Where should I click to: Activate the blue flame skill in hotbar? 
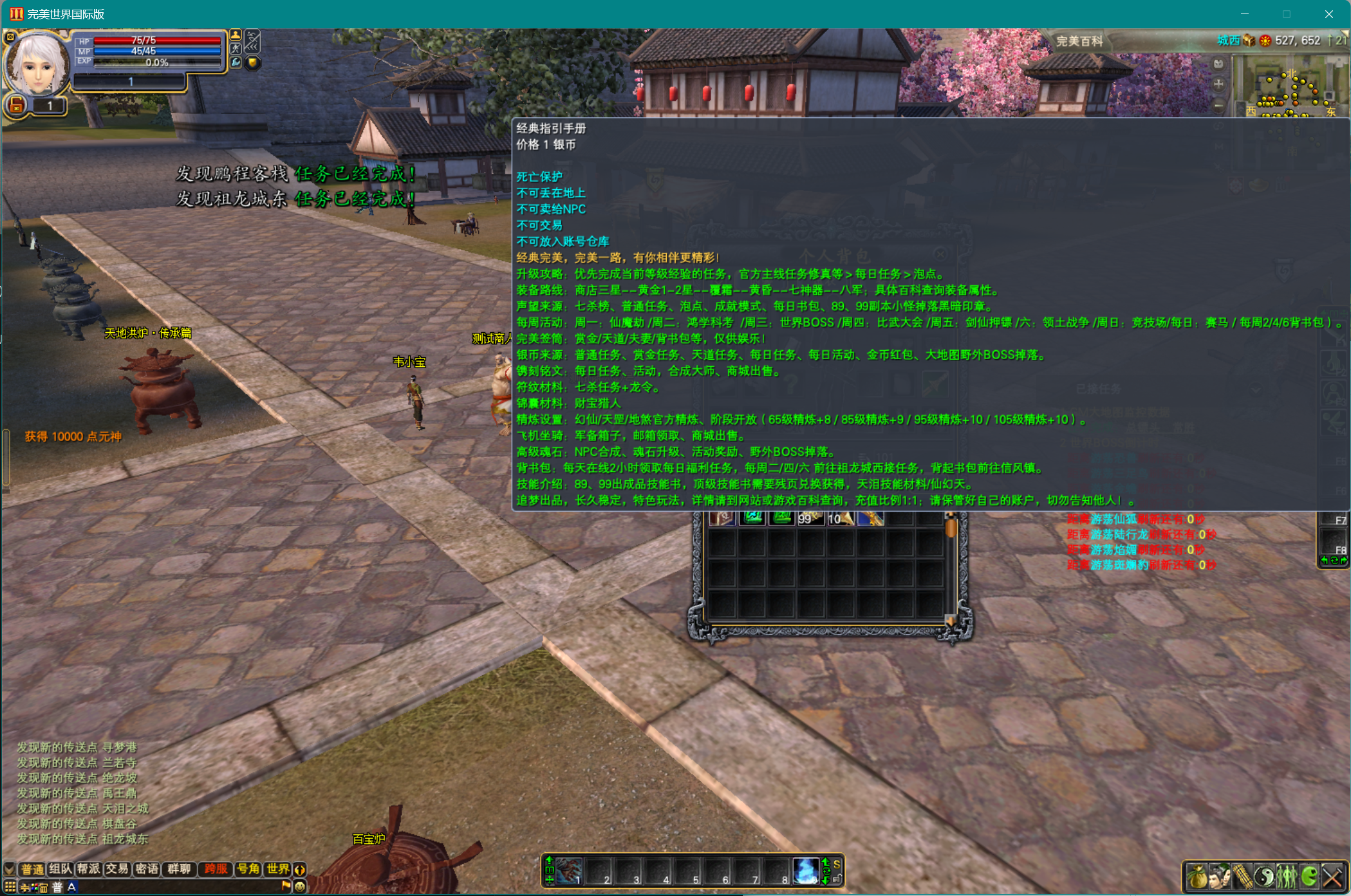coord(805,871)
